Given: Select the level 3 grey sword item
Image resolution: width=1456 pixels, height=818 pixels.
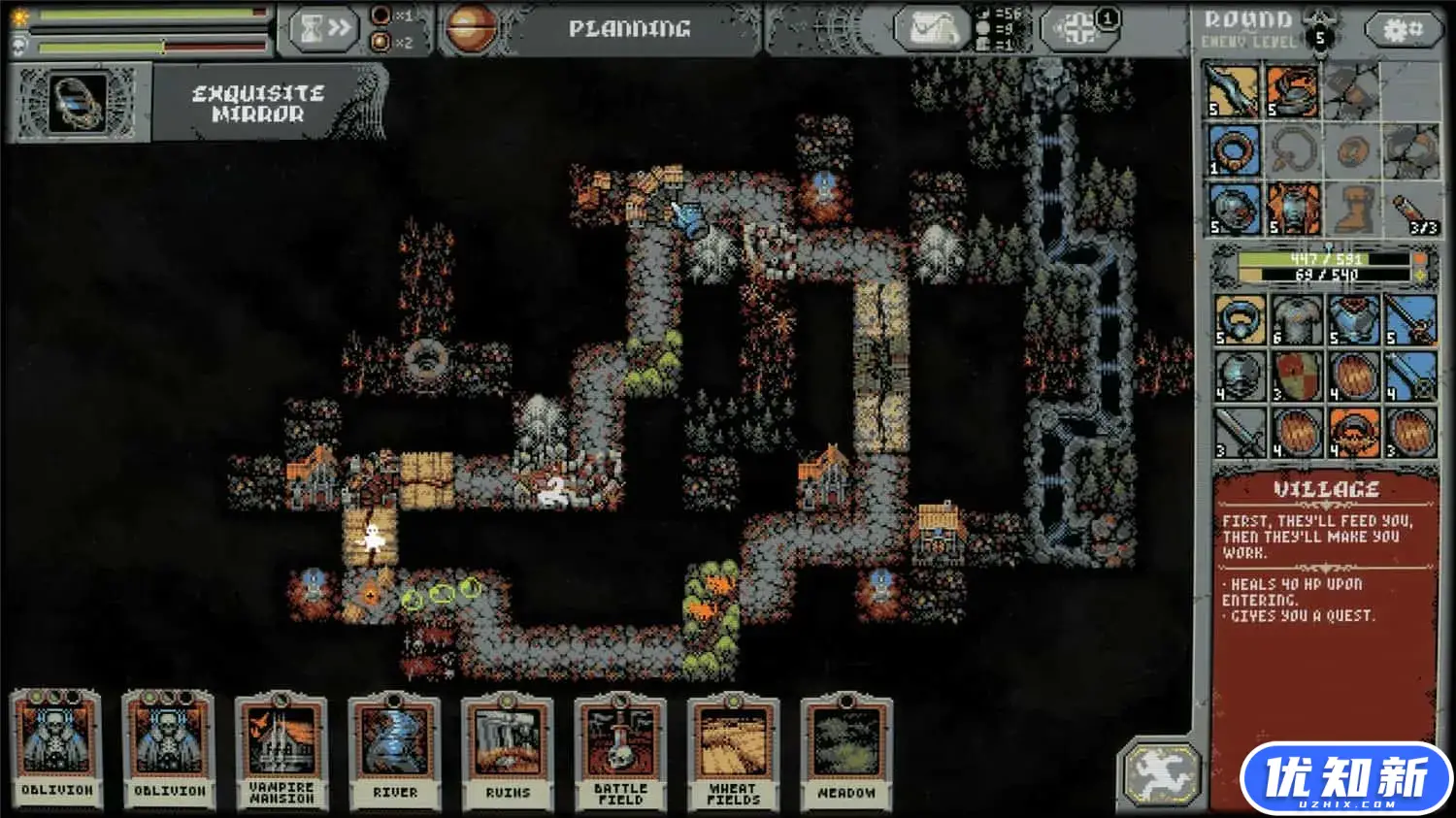Looking at the screenshot, I should [x=1240, y=433].
